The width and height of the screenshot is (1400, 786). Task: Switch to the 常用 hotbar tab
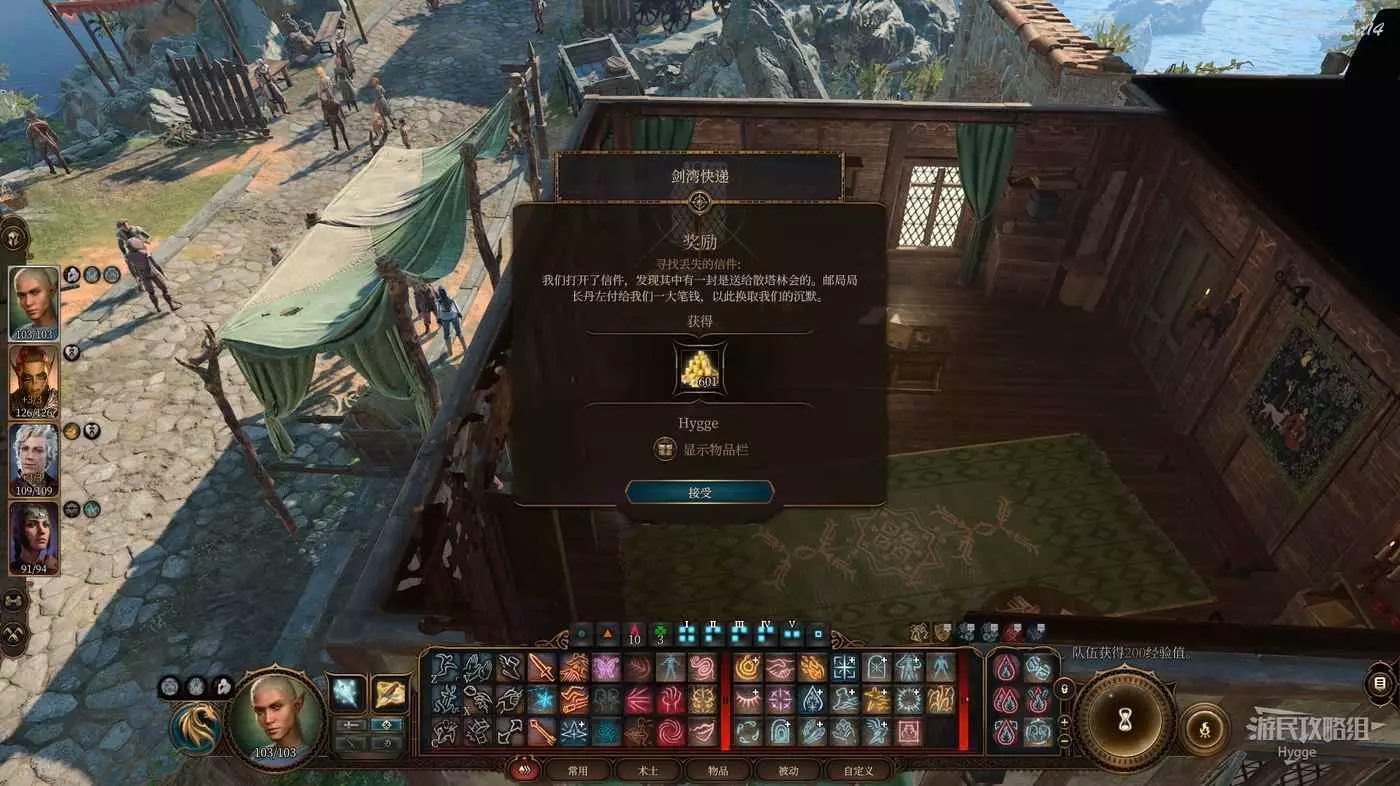578,771
